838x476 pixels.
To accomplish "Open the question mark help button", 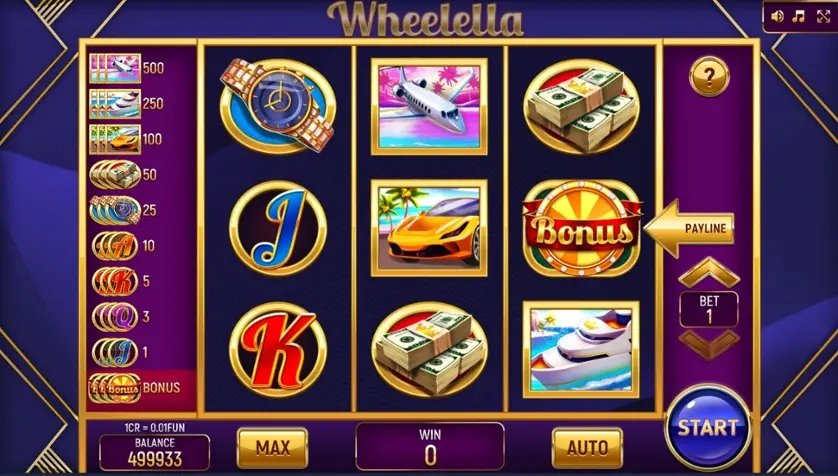I will [709, 77].
